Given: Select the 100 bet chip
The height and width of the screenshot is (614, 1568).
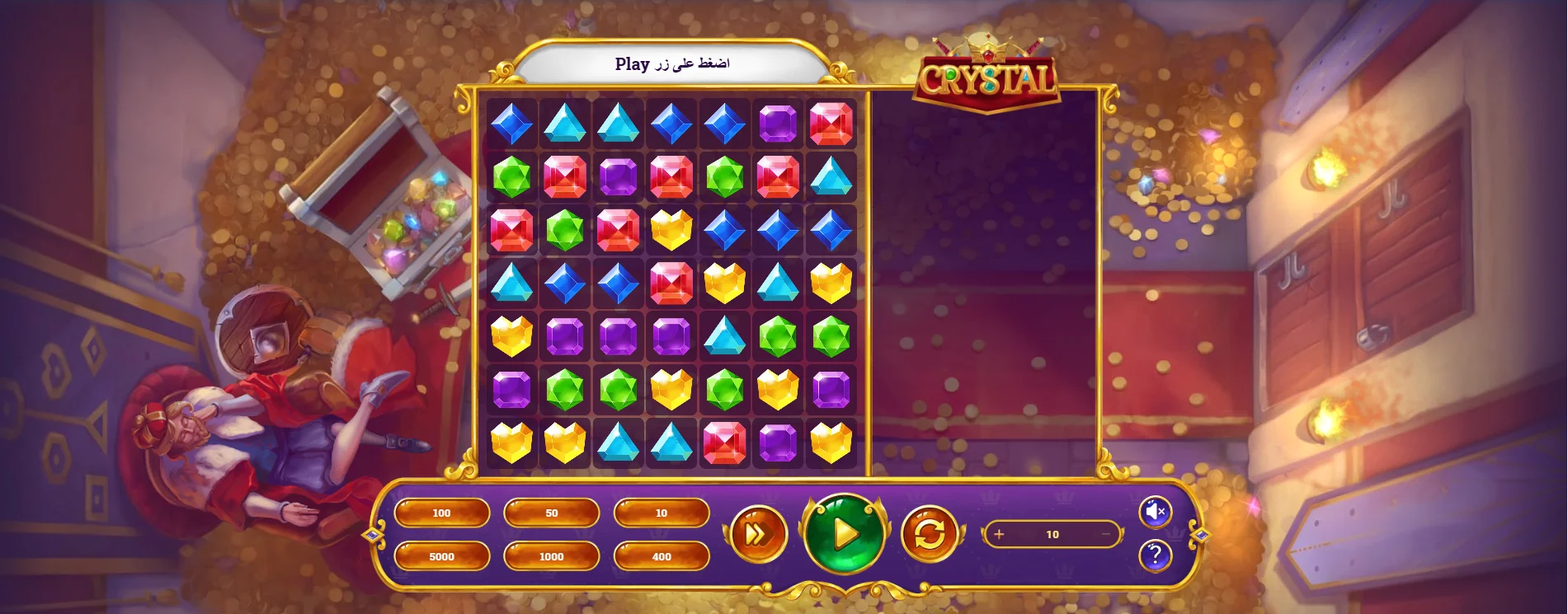Looking at the screenshot, I should click(x=441, y=512).
